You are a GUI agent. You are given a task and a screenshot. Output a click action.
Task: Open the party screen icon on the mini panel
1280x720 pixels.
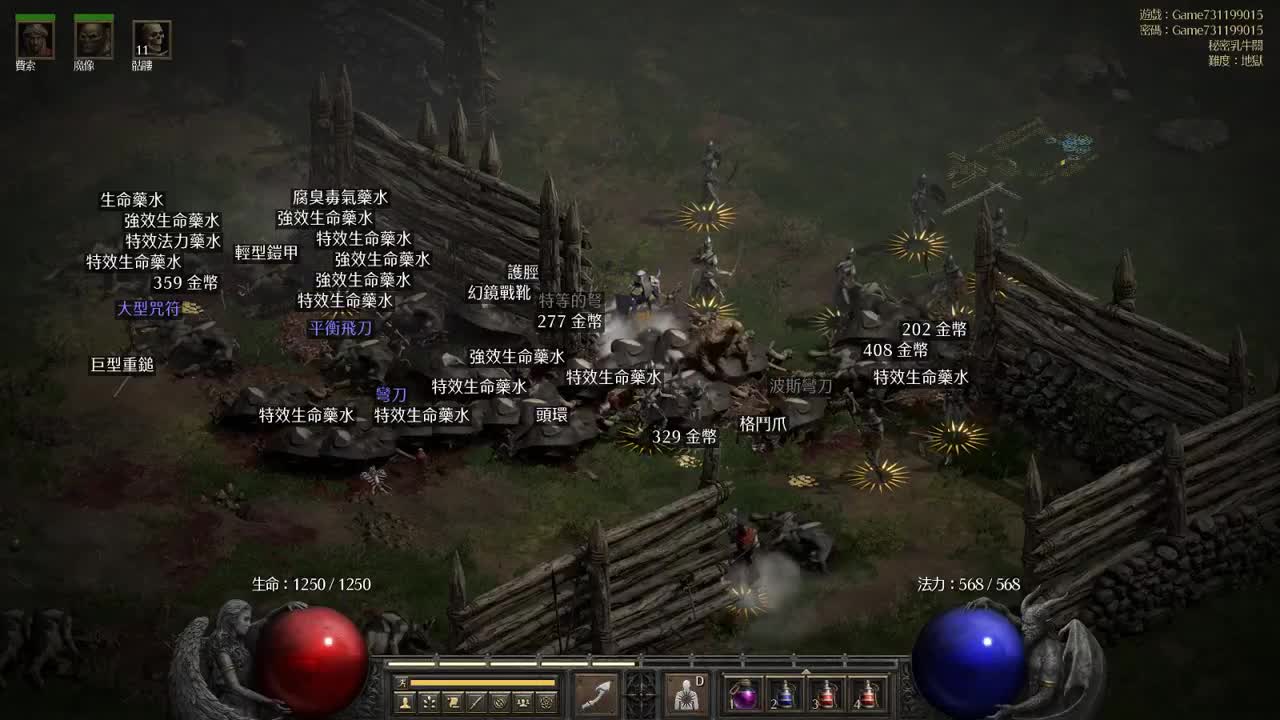point(524,701)
